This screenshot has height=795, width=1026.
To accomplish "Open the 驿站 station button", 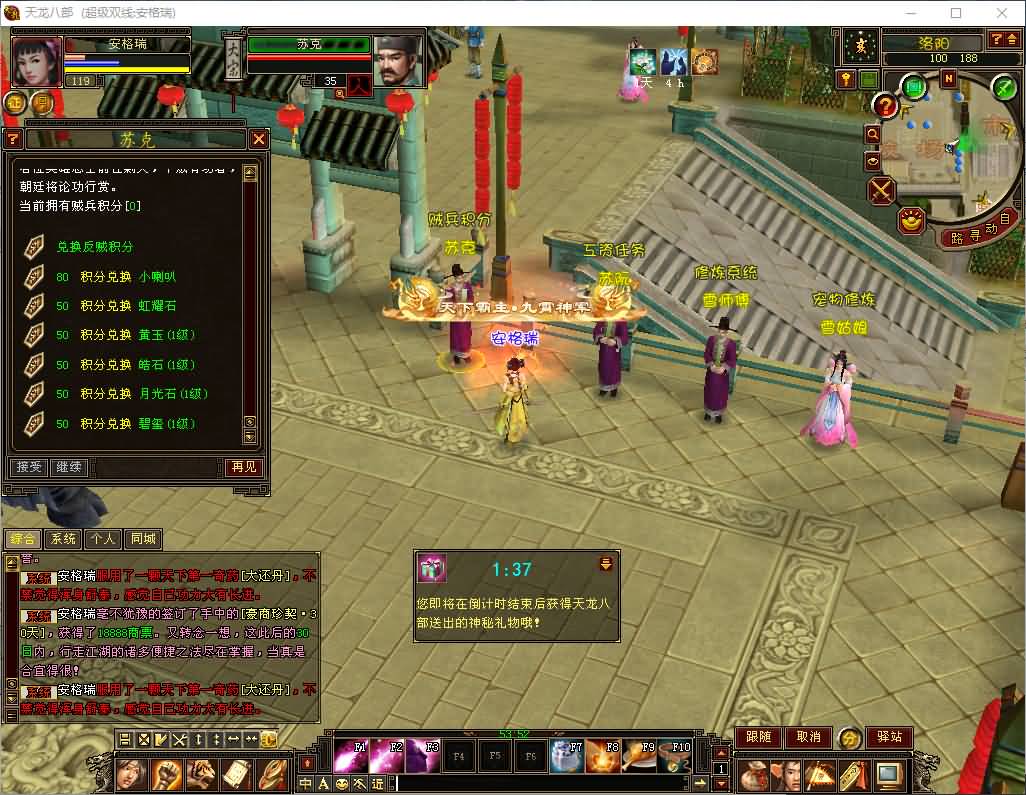I will click(x=888, y=737).
